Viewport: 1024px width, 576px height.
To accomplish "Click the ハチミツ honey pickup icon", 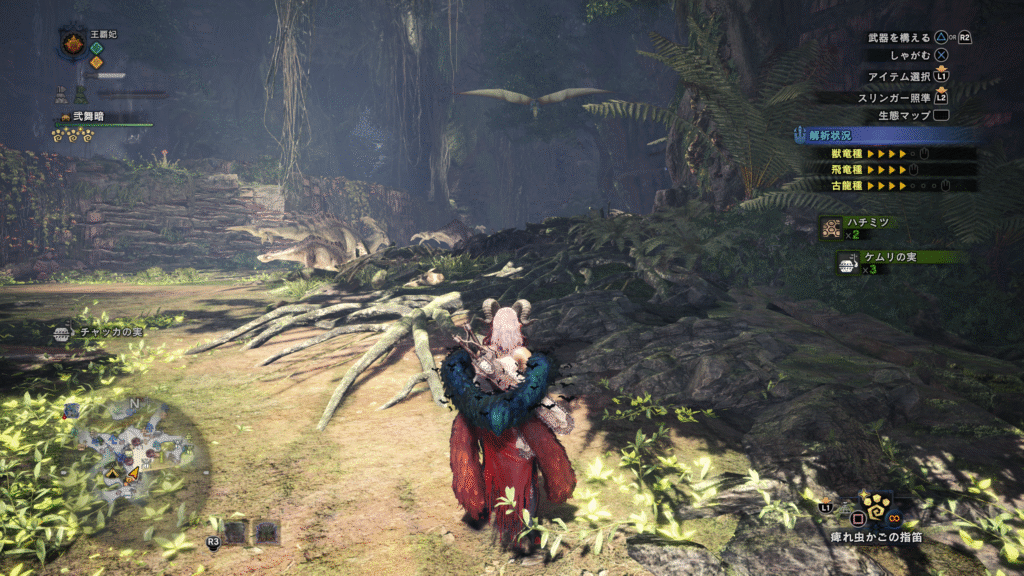I will (830, 228).
